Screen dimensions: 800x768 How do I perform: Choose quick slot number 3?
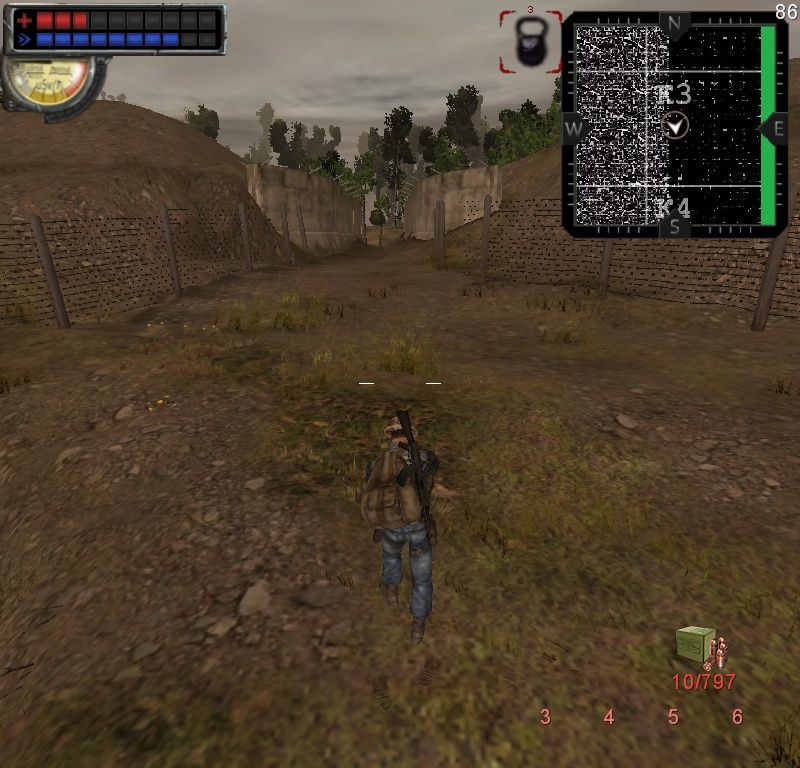click(545, 717)
